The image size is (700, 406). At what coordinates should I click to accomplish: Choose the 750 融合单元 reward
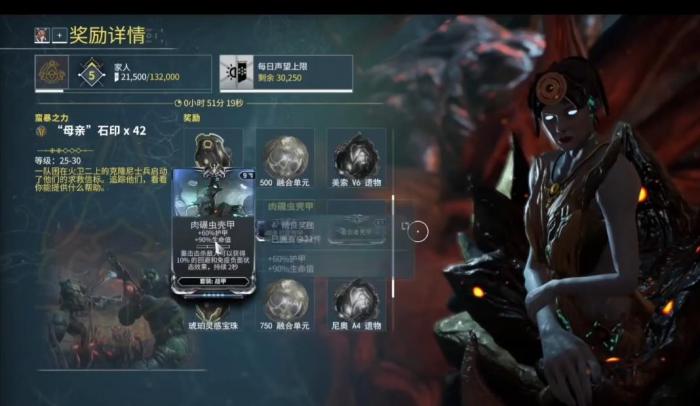pos(285,304)
